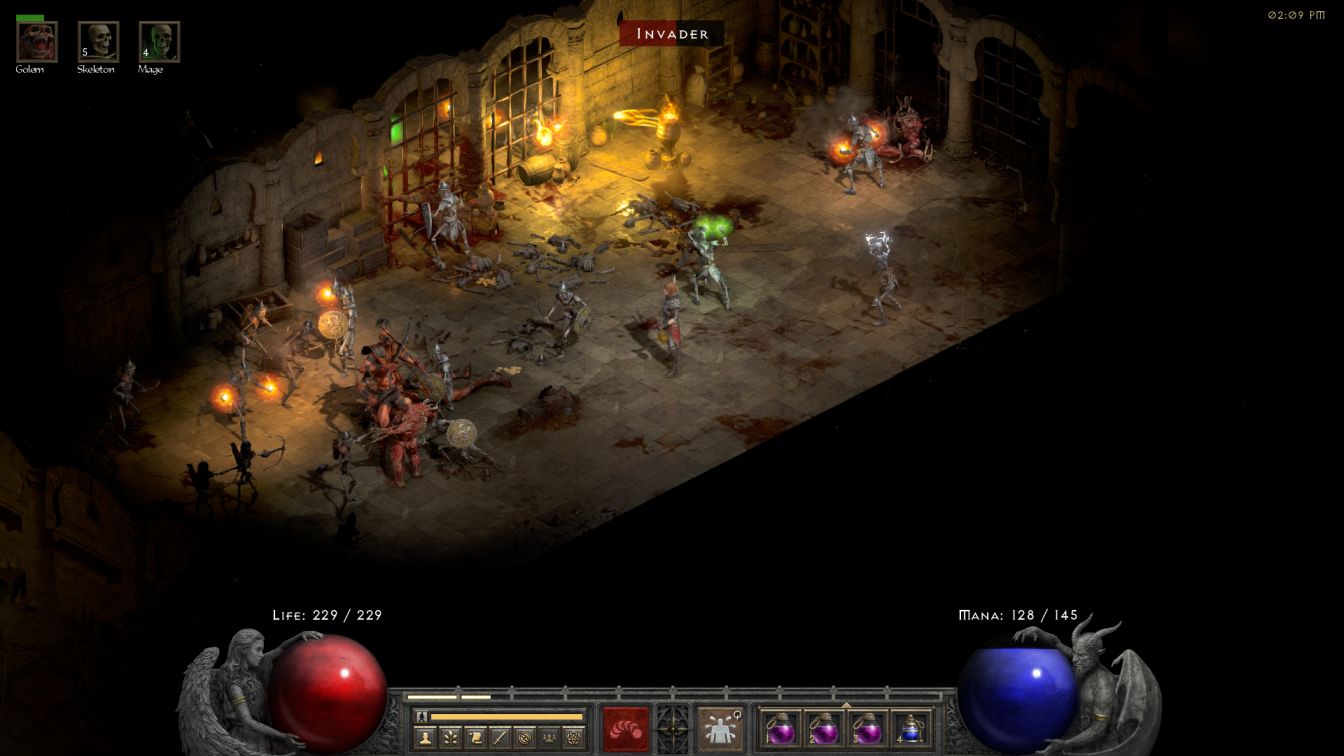Use the purple potion in belt slot 2
The image size is (1344, 756).
823,728
